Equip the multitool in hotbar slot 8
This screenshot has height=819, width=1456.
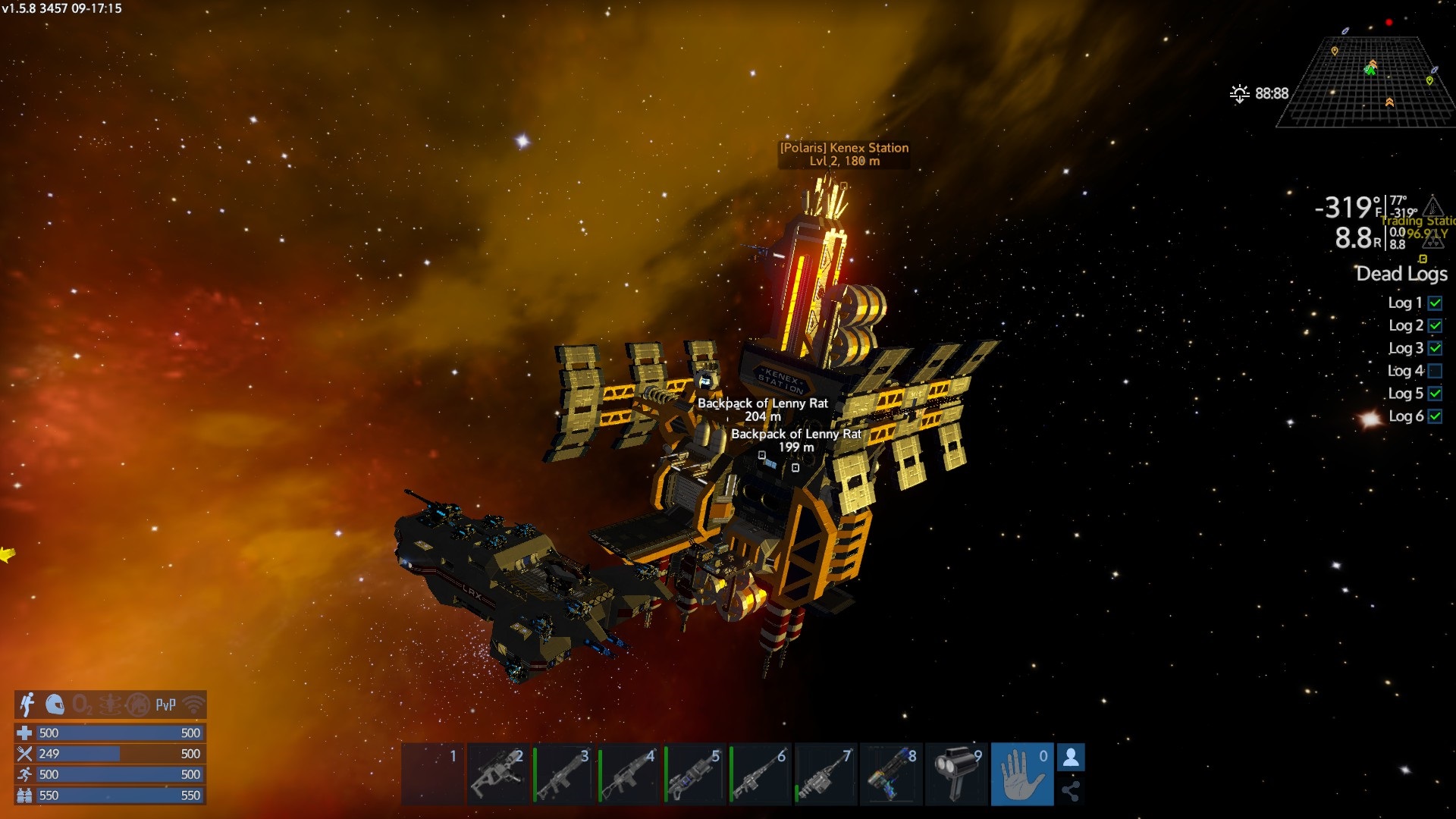click(x=891, y=774)
